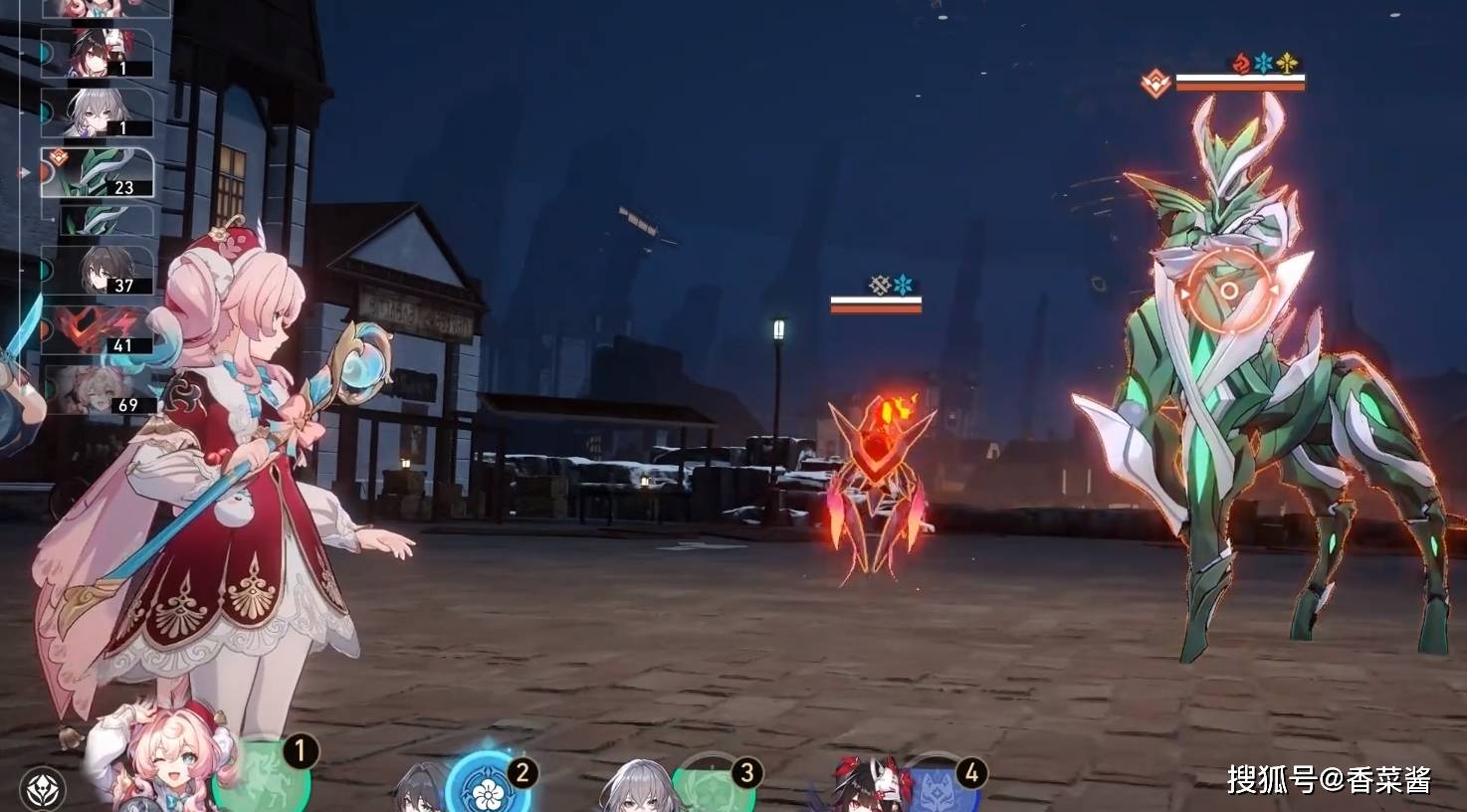
Task: Activate the glowing blue flower ultimate
Action: click(487, 788)
